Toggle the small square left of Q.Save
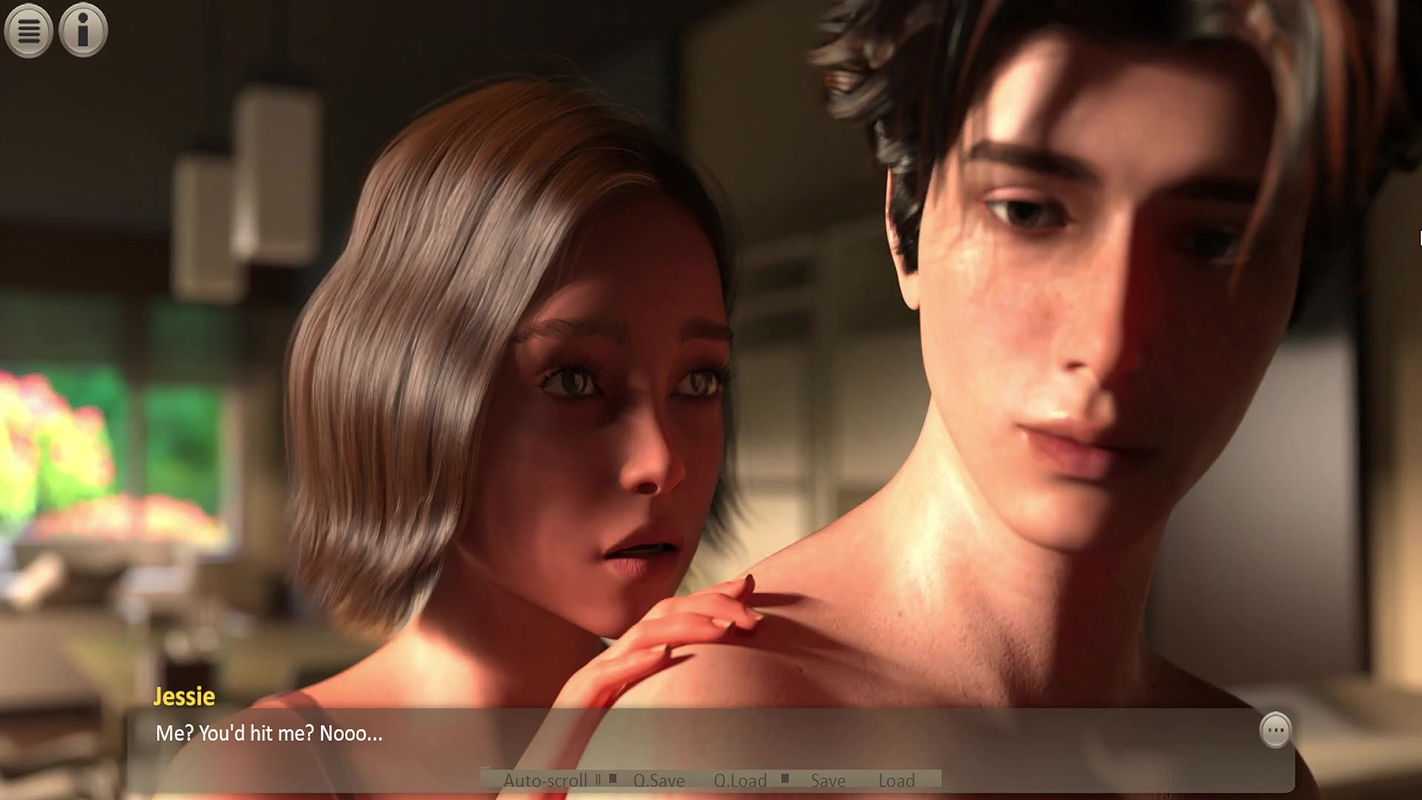The image size is (1422, 800). pos(614,780)
